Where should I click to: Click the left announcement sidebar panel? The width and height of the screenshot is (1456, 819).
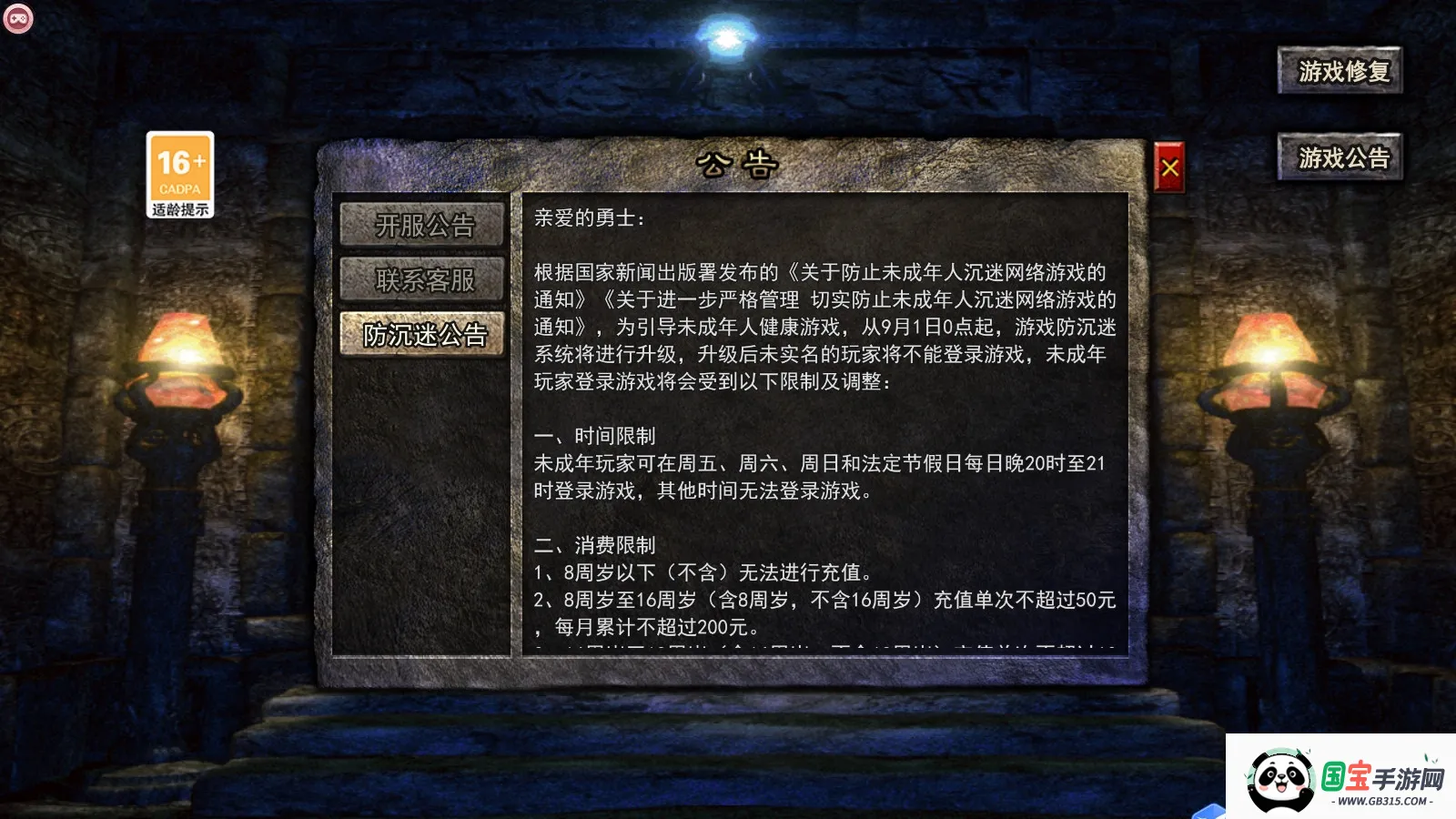[423, 500]
